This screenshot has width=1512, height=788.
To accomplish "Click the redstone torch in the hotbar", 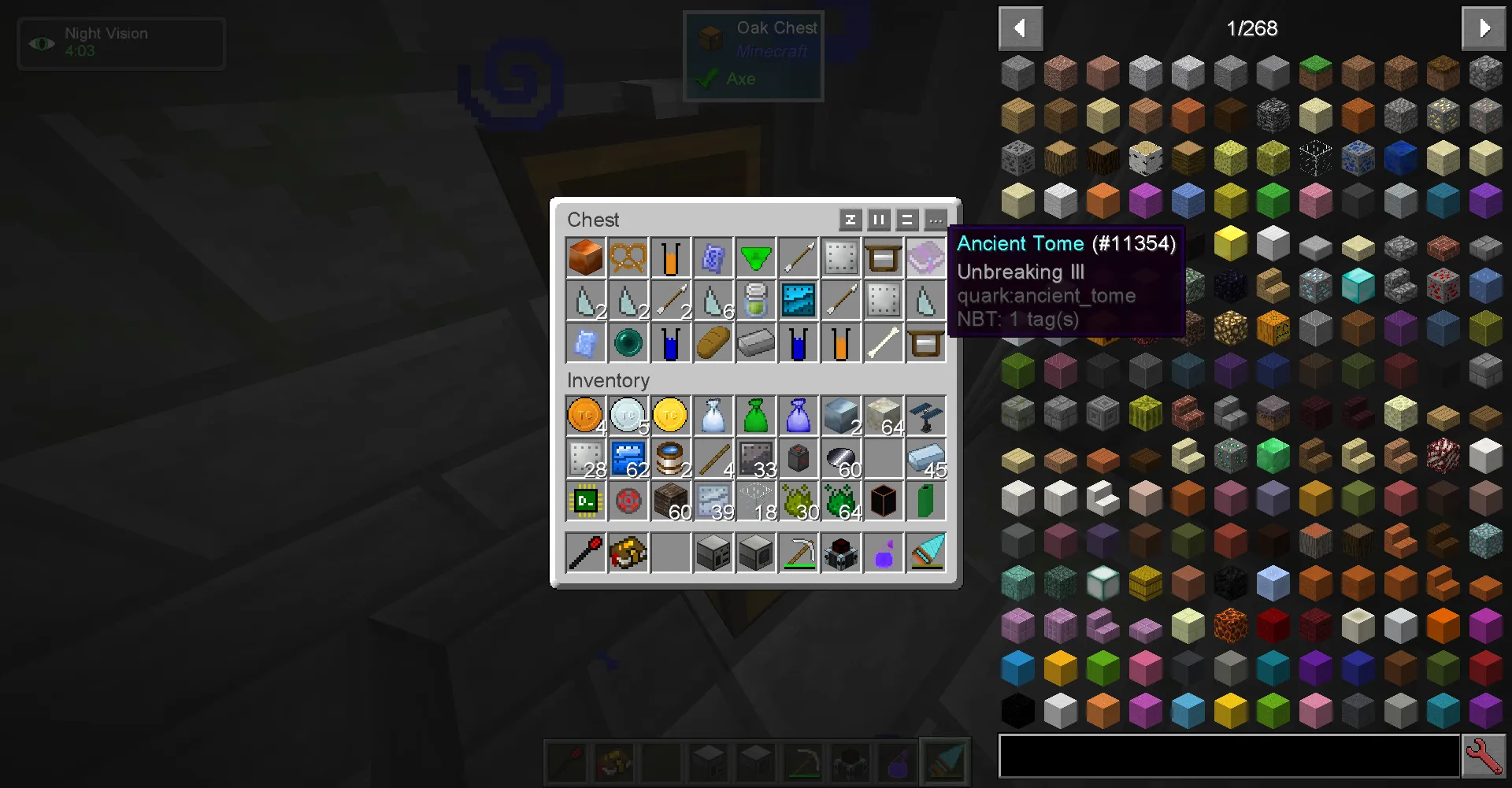I will click(x=565, y=762).
